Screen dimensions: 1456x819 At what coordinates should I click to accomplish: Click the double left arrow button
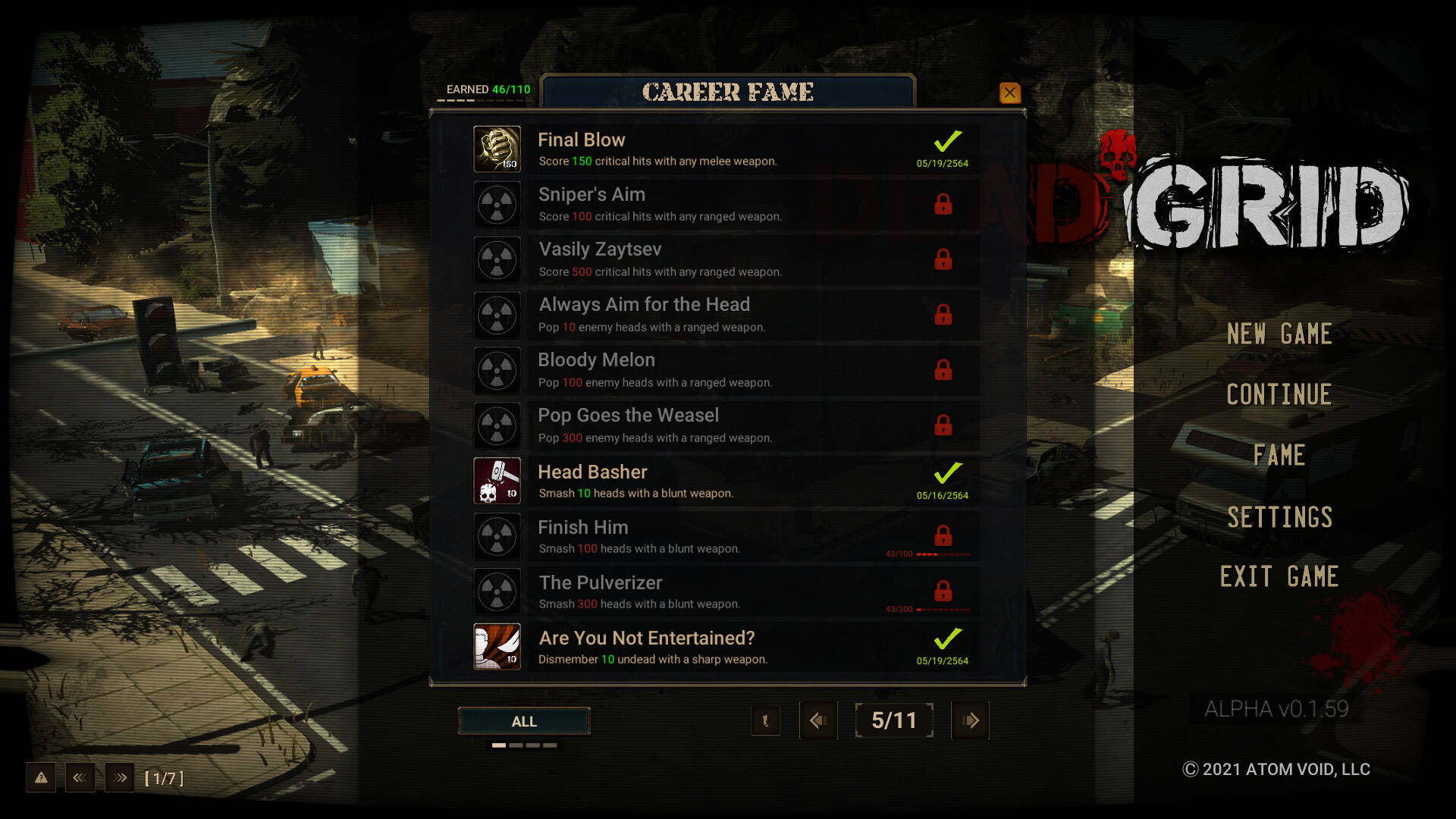pos(80,778)
